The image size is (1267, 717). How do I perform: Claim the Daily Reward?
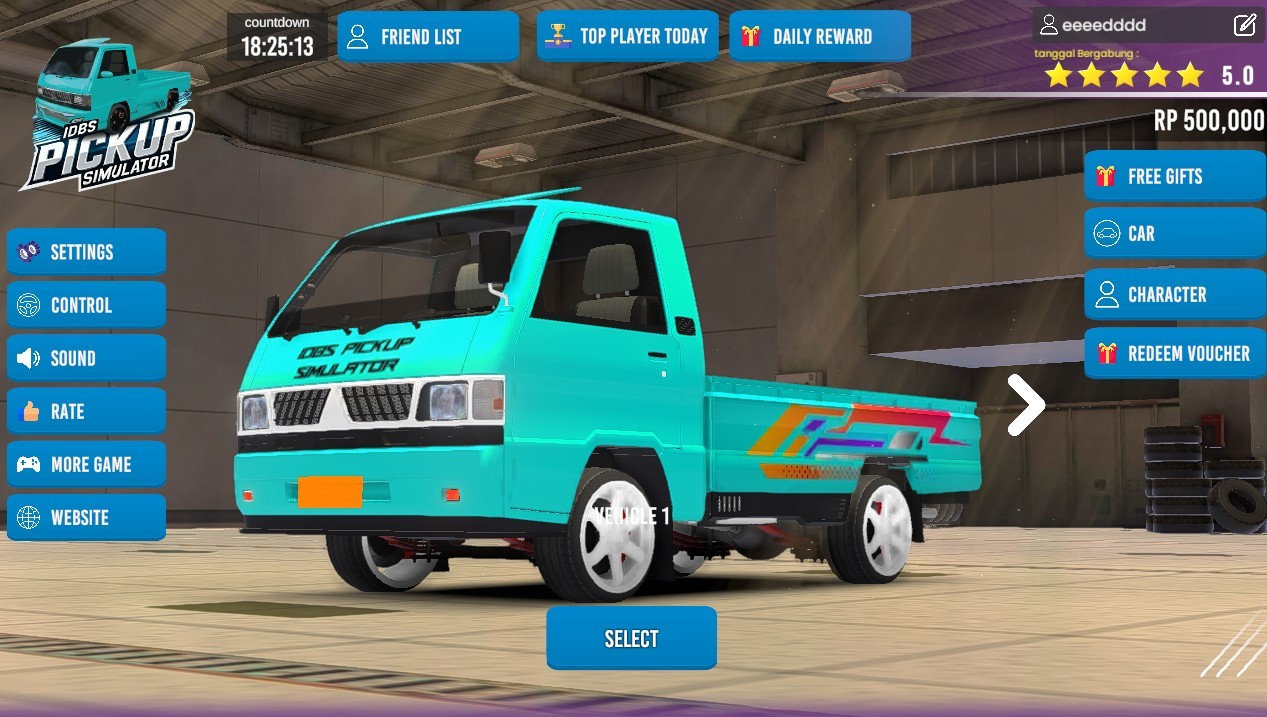point(819,37)
